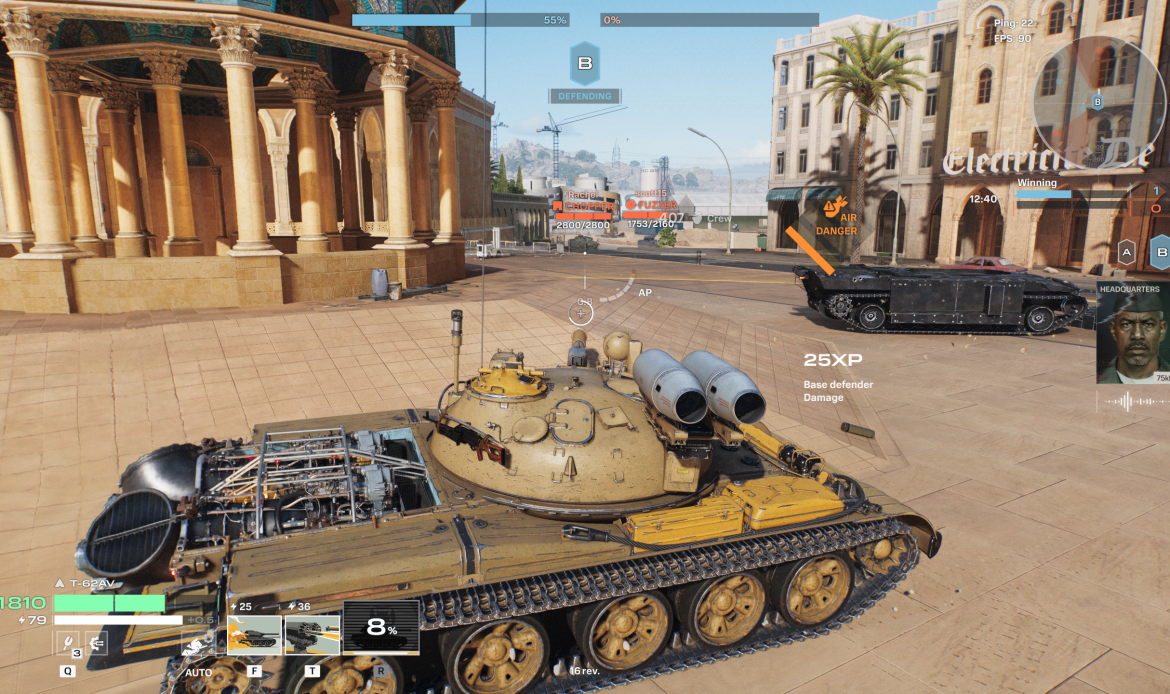
Task: Click the B objective marker above Defending
Action: point(584,63)
